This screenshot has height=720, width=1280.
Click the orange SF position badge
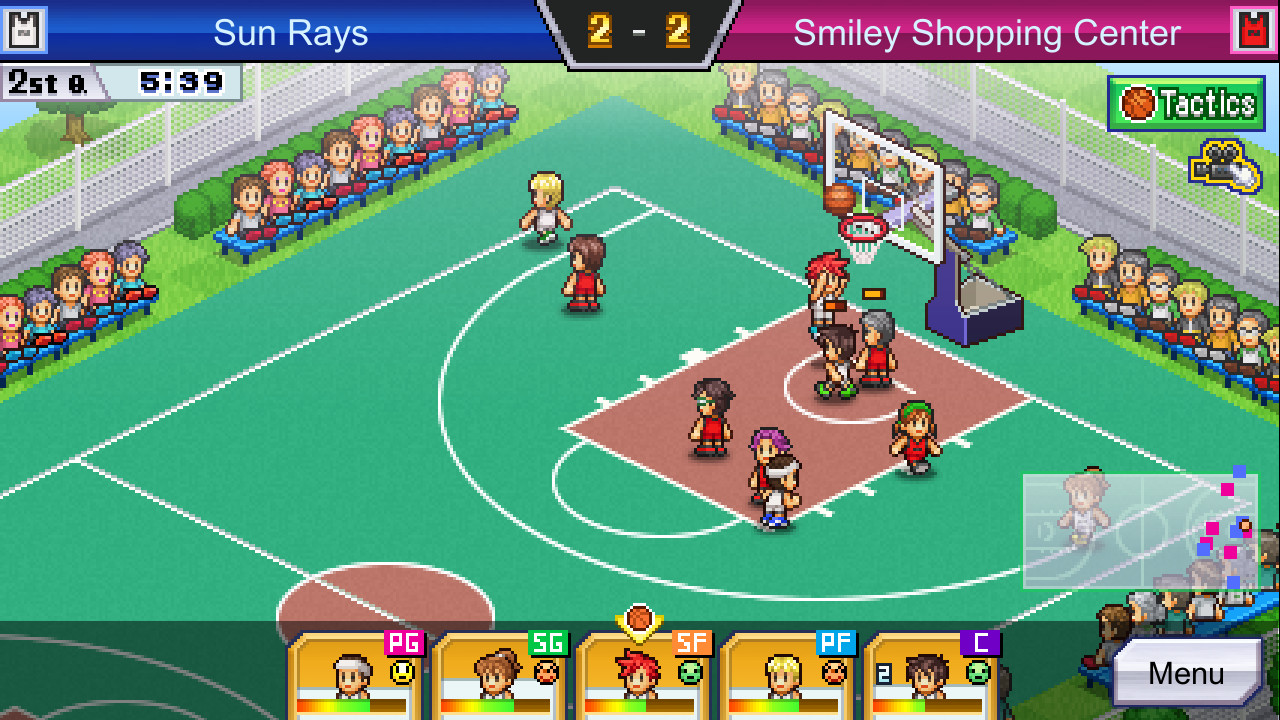coord(690,640)
